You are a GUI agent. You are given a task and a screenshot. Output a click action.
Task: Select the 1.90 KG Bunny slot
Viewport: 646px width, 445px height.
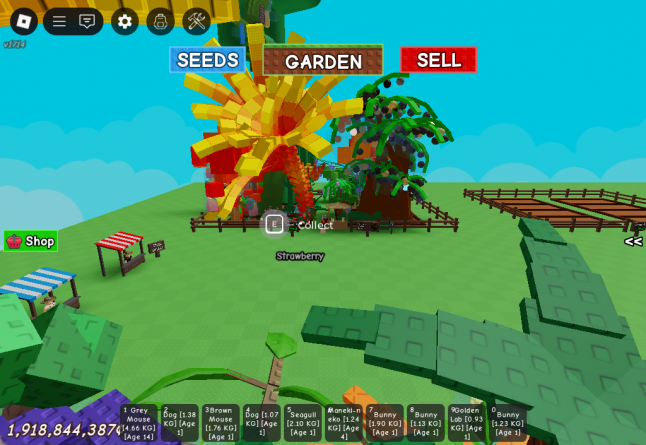pyautogui.click(x=385, y=423)
